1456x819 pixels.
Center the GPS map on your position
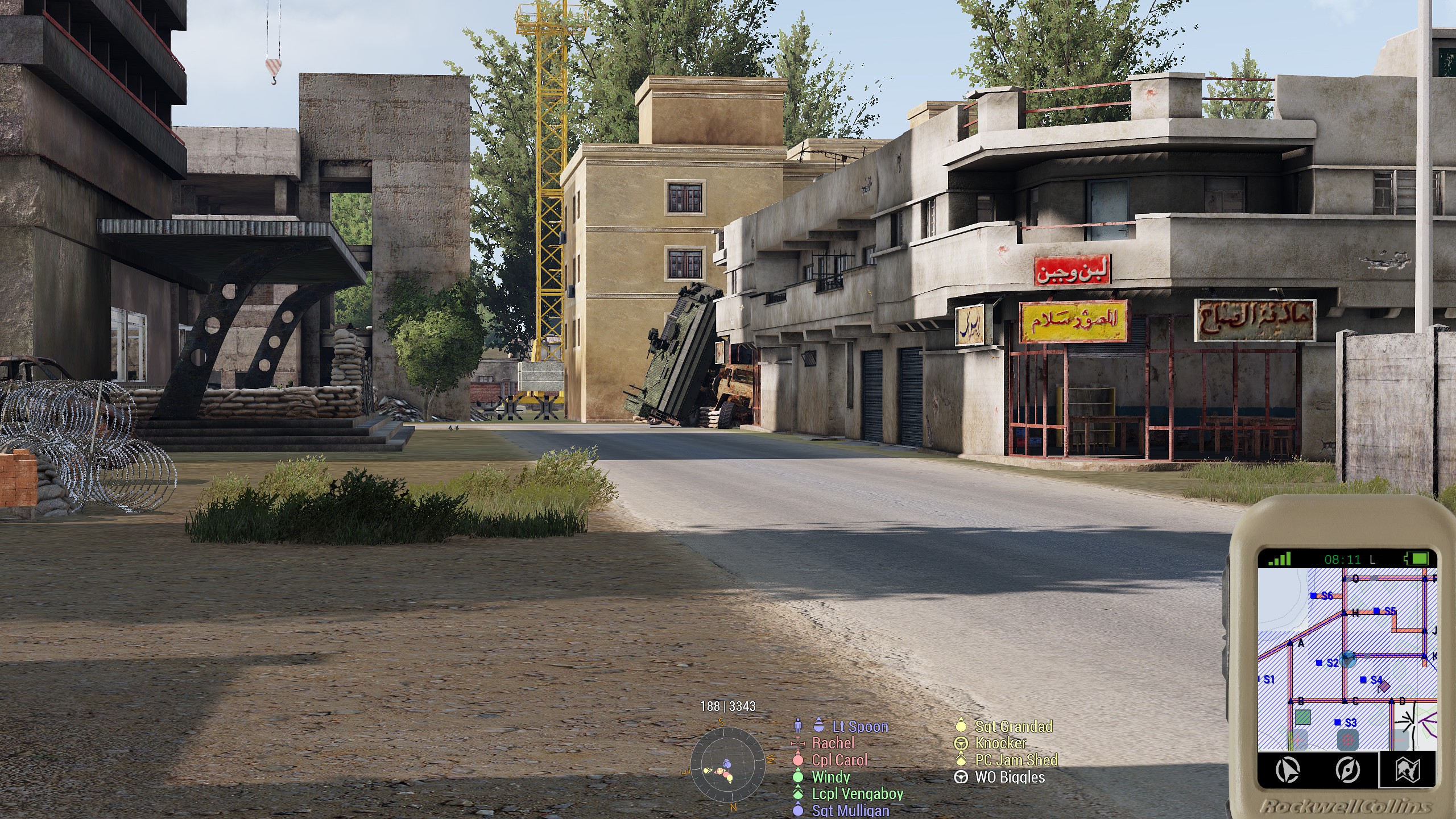pos(1347,740)
